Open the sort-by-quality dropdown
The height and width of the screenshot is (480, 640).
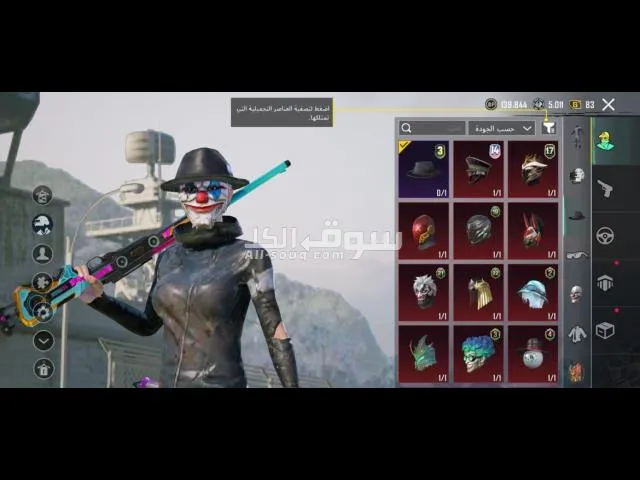coord(501,128)
